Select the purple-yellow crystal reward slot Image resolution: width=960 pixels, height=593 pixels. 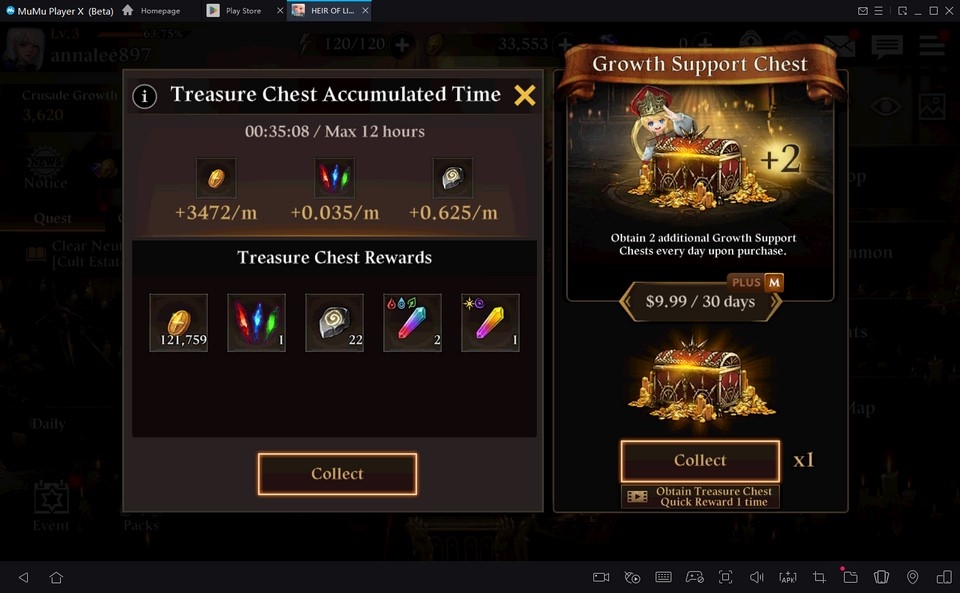click(490, 323)
